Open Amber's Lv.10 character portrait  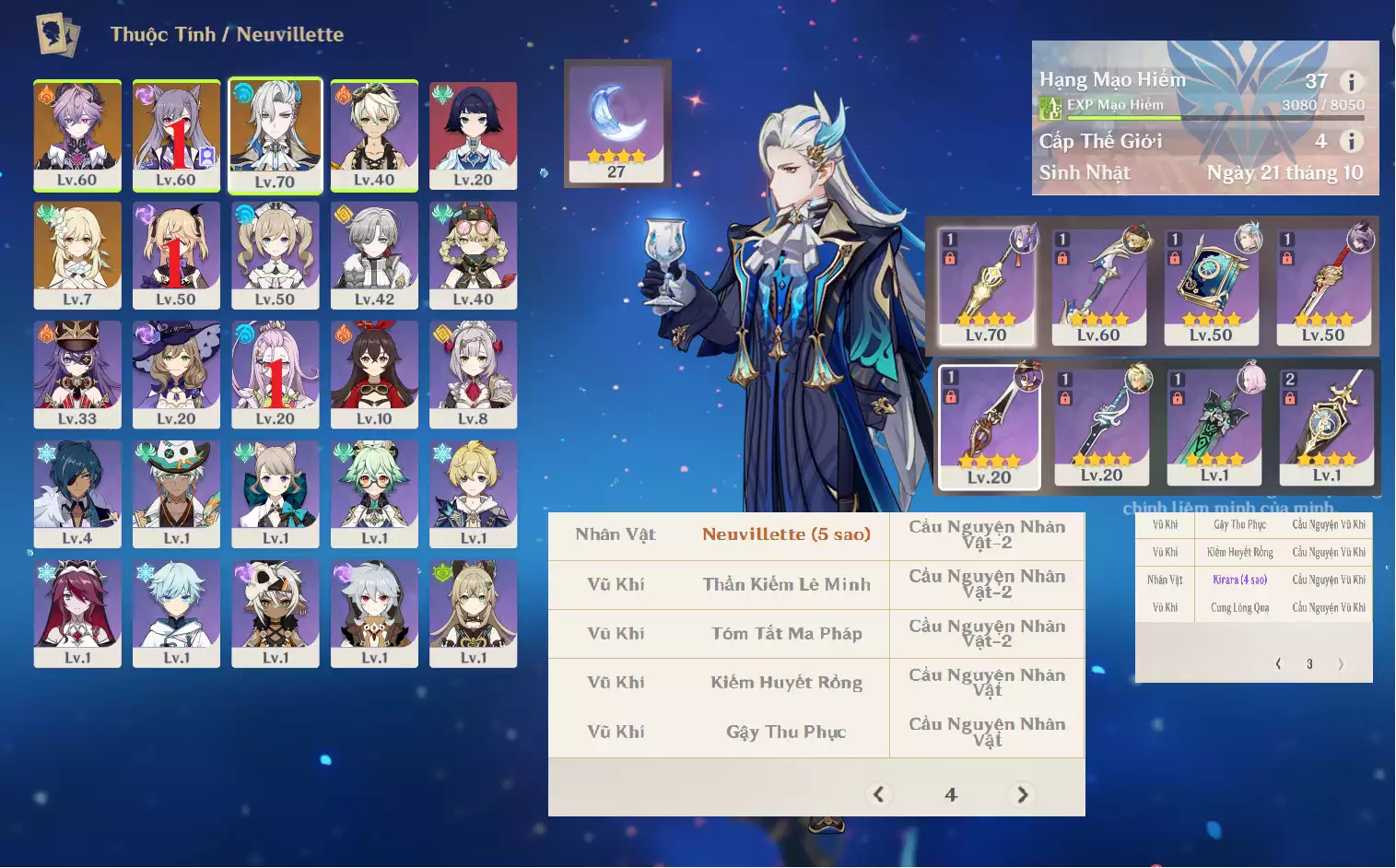[374, 373]
